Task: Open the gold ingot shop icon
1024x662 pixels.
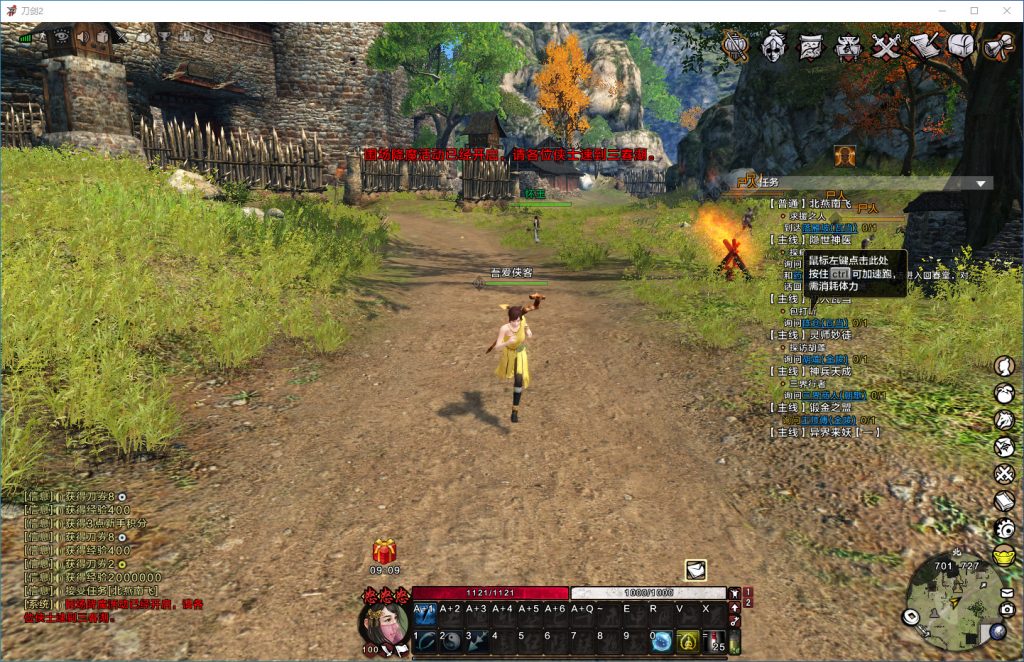Action: tap(1004, 554)
